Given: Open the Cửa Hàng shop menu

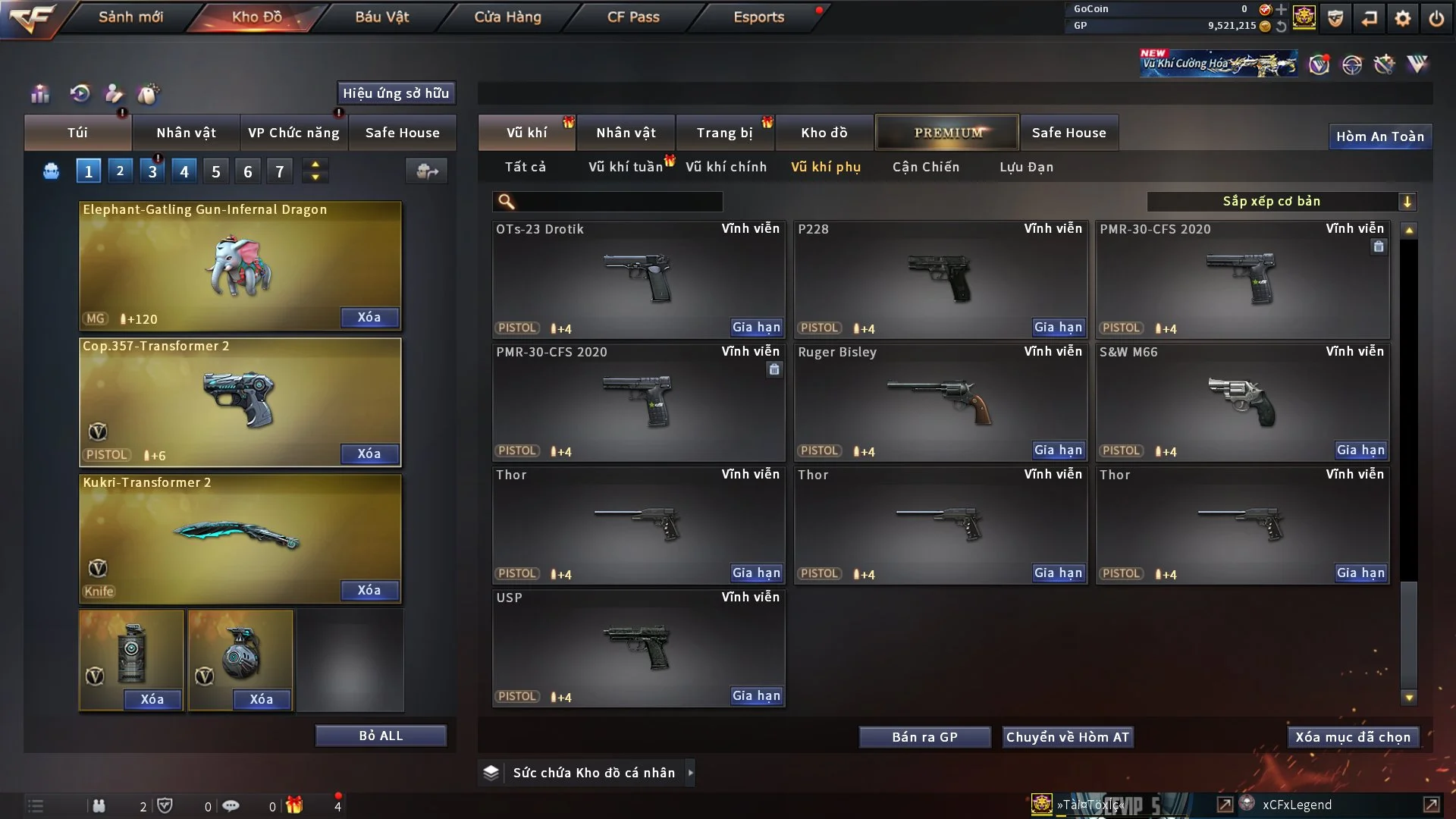Looking at the screenshot, I should click(x=507, y=17).
